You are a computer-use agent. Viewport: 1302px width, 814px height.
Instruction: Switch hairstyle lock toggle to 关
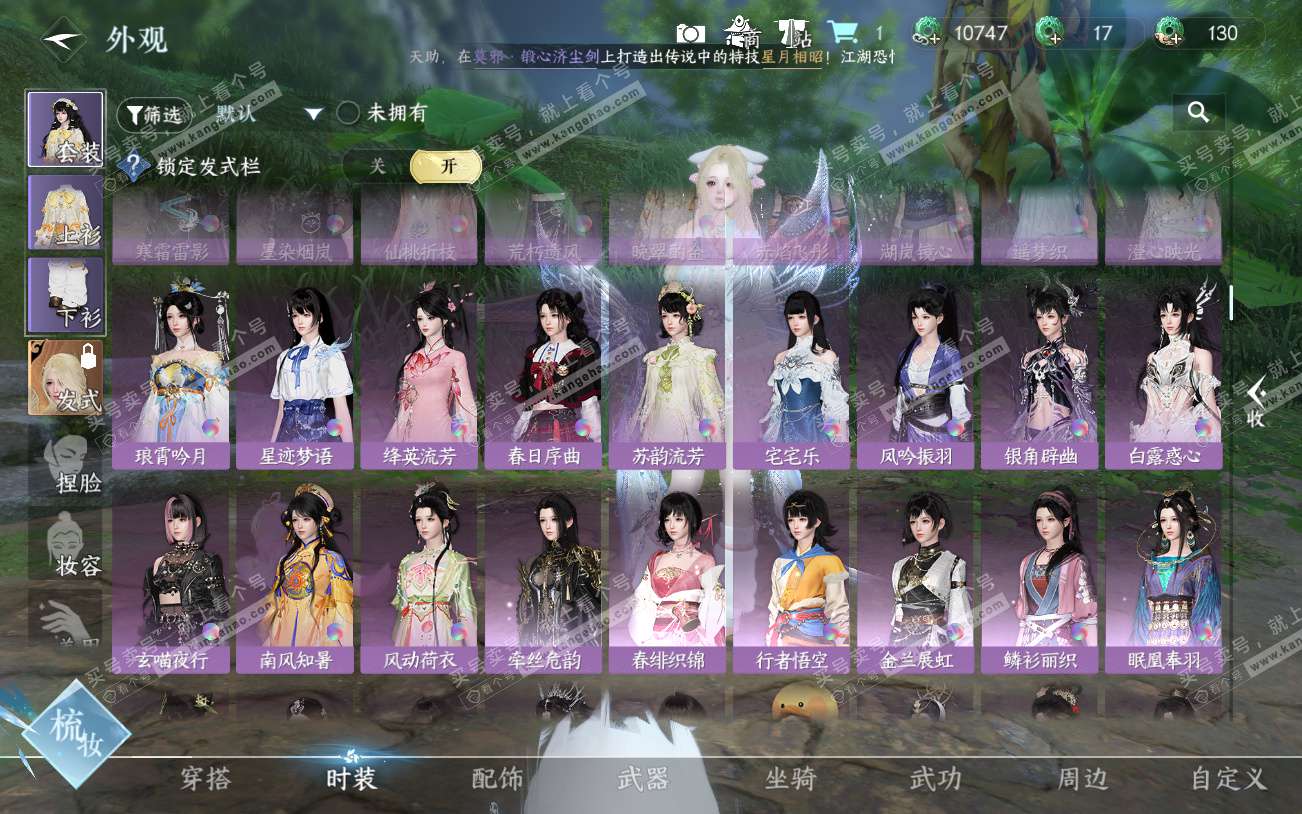pos(377,167)
